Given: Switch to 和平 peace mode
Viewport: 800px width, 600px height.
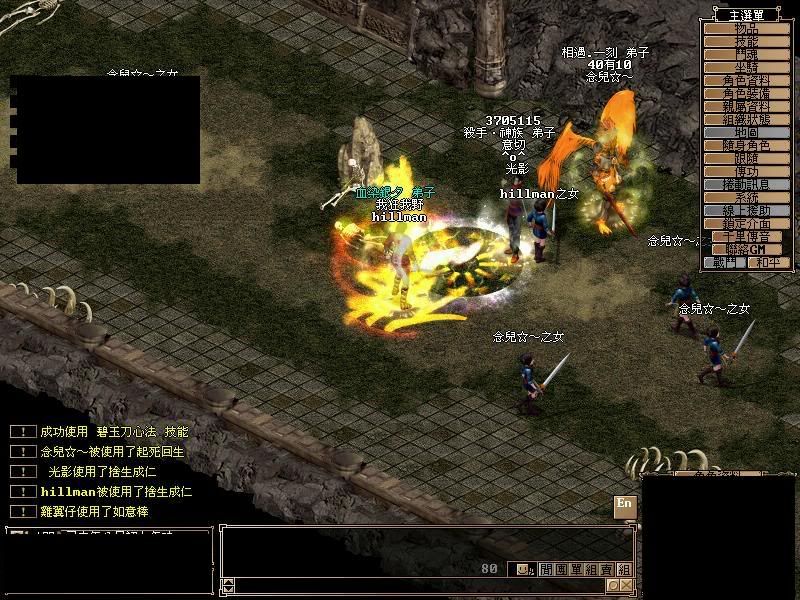Looking at the screenshot, I should coord(768,262).
